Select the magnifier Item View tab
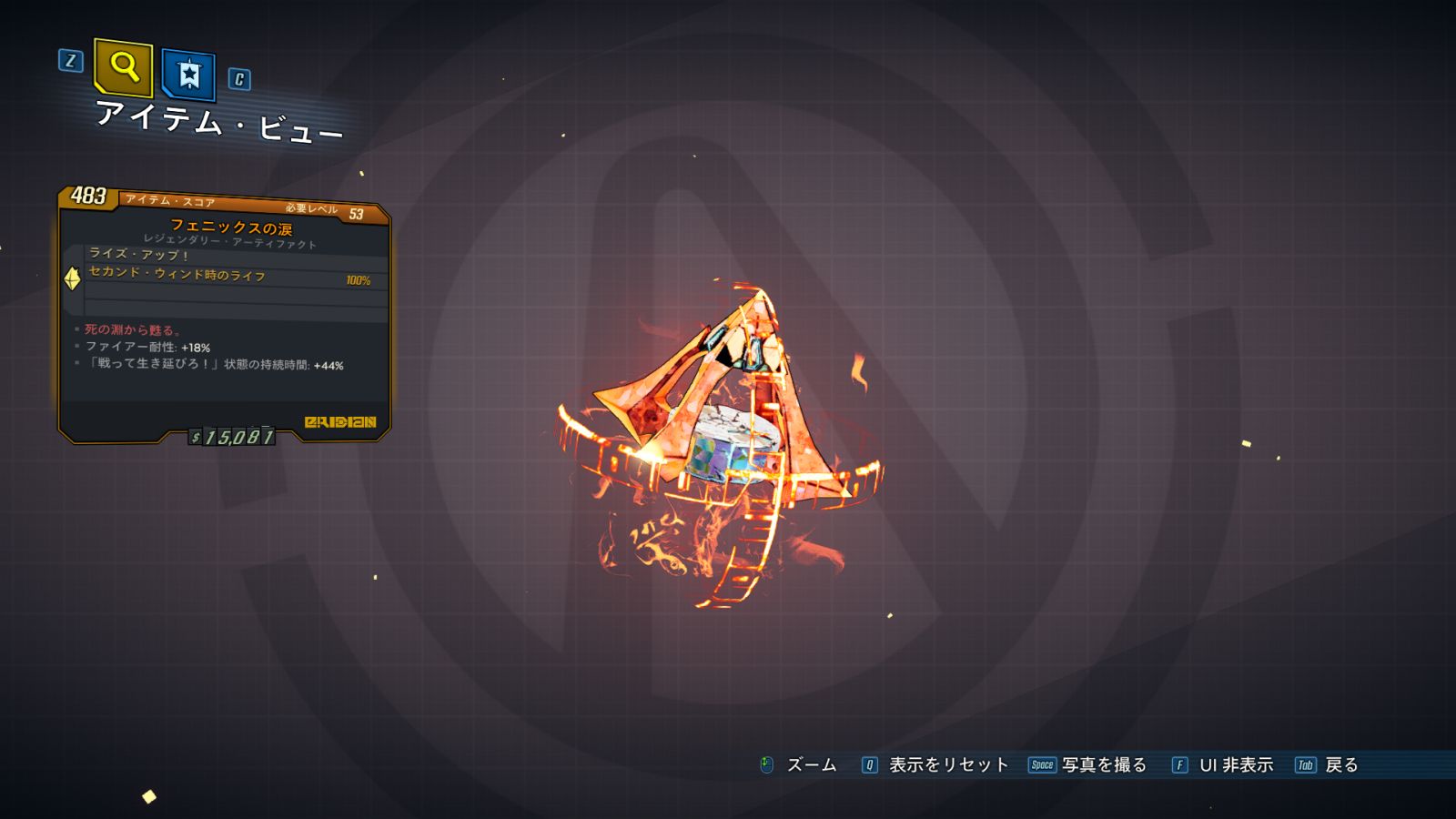The image size is (1456, 819). (x=123, y=67)
